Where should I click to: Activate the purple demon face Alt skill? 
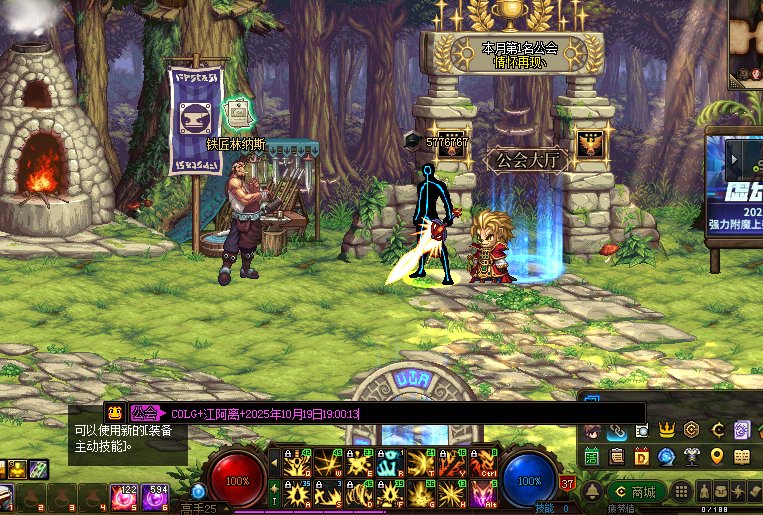coord(484,493)
